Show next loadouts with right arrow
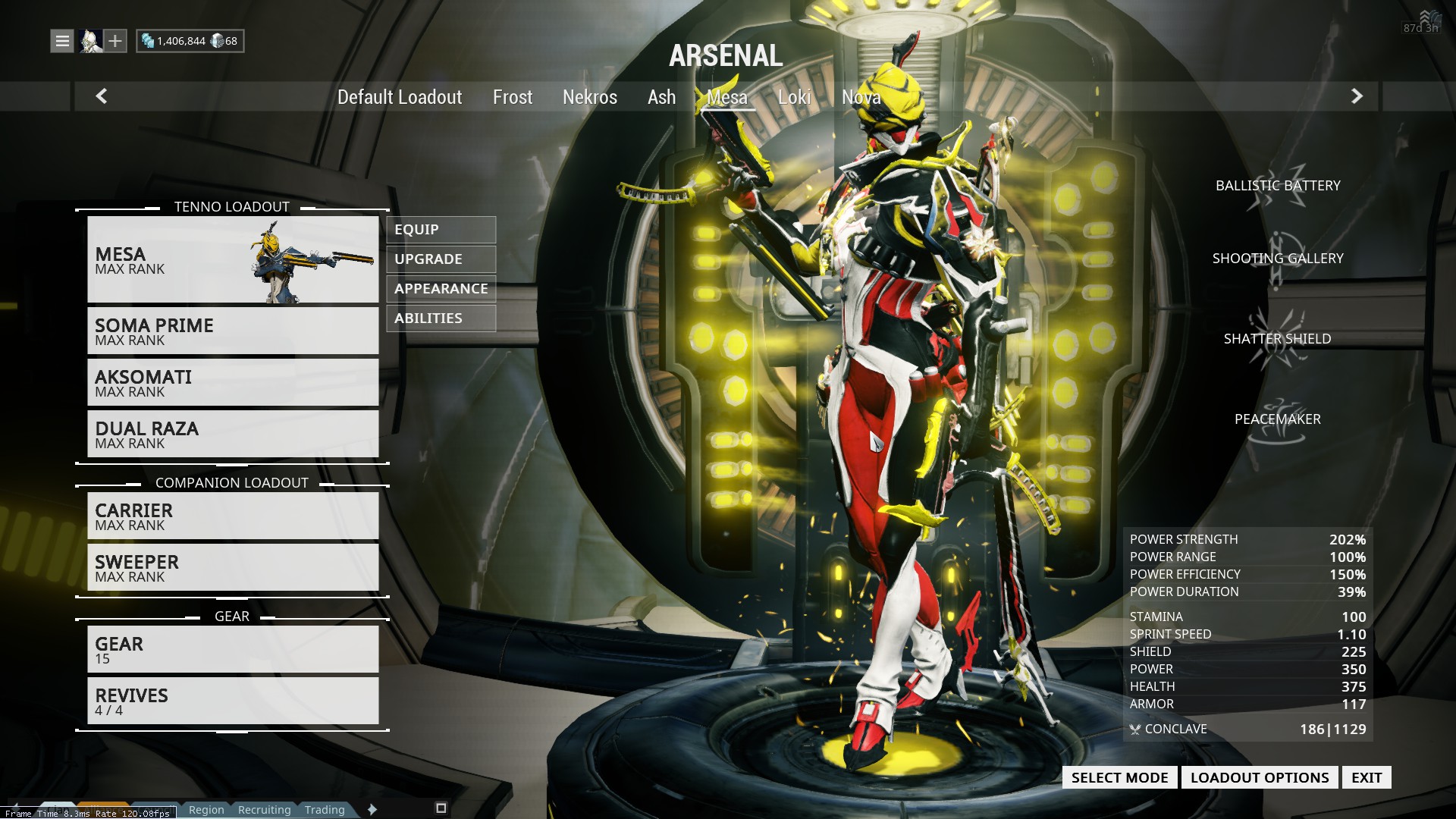The width and height of the screenshot is (1456, 819). pos(1357,96)
